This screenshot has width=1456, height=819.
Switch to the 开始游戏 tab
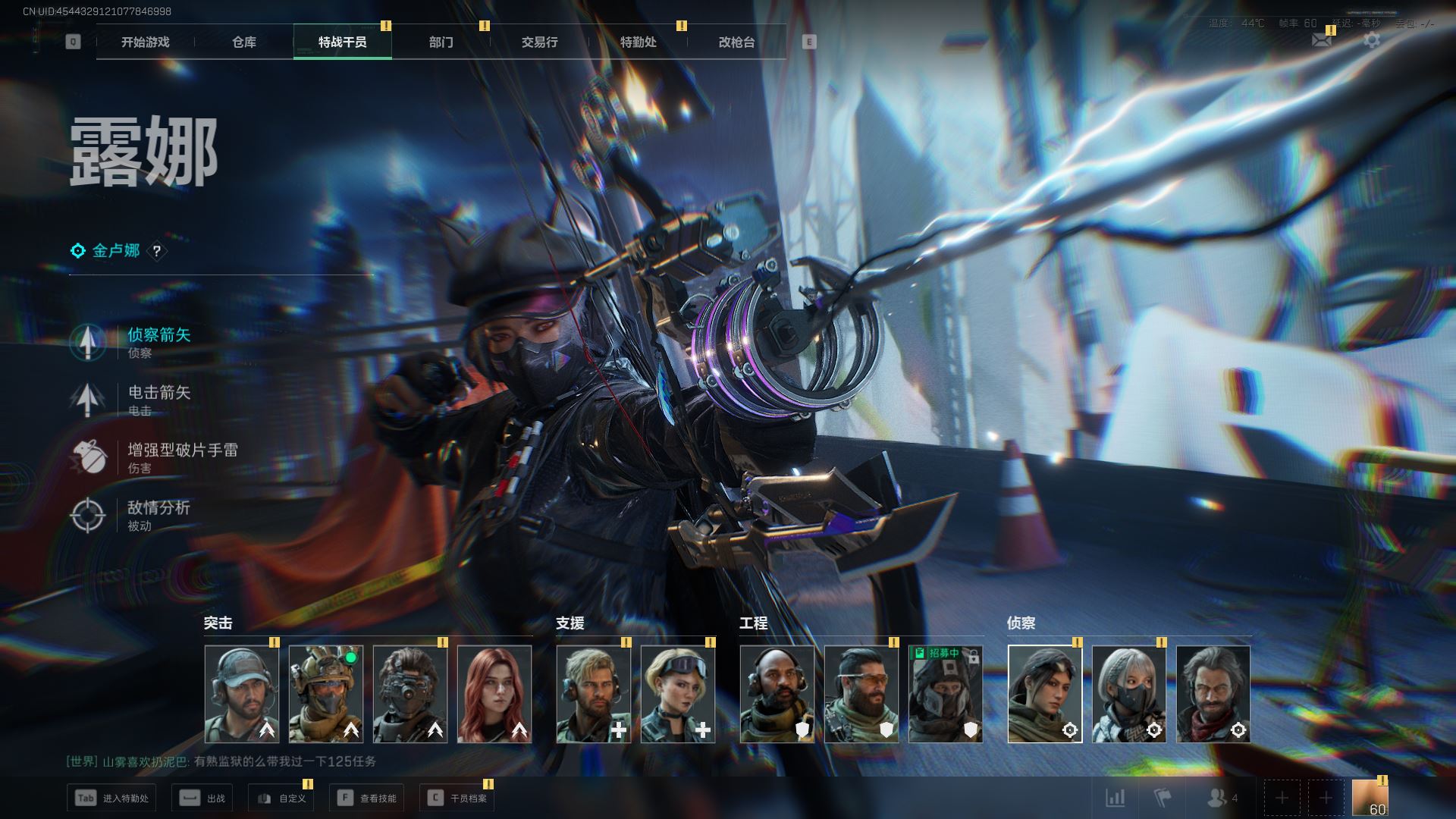click(146, 42)
